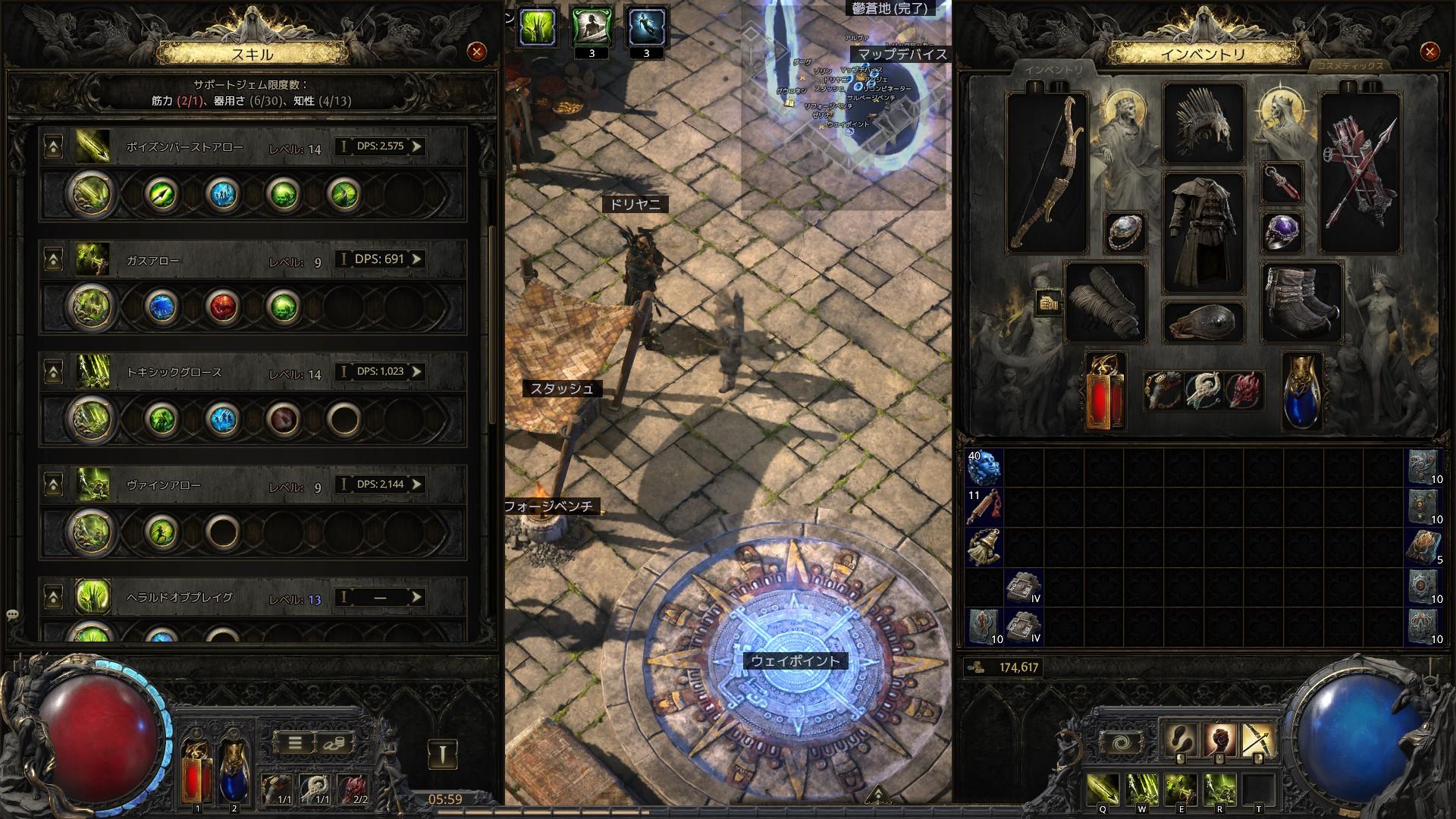This screenshot has width=1456, height=819.
Task: Select the equipped body armour coat
Action: click(1203, 232)
